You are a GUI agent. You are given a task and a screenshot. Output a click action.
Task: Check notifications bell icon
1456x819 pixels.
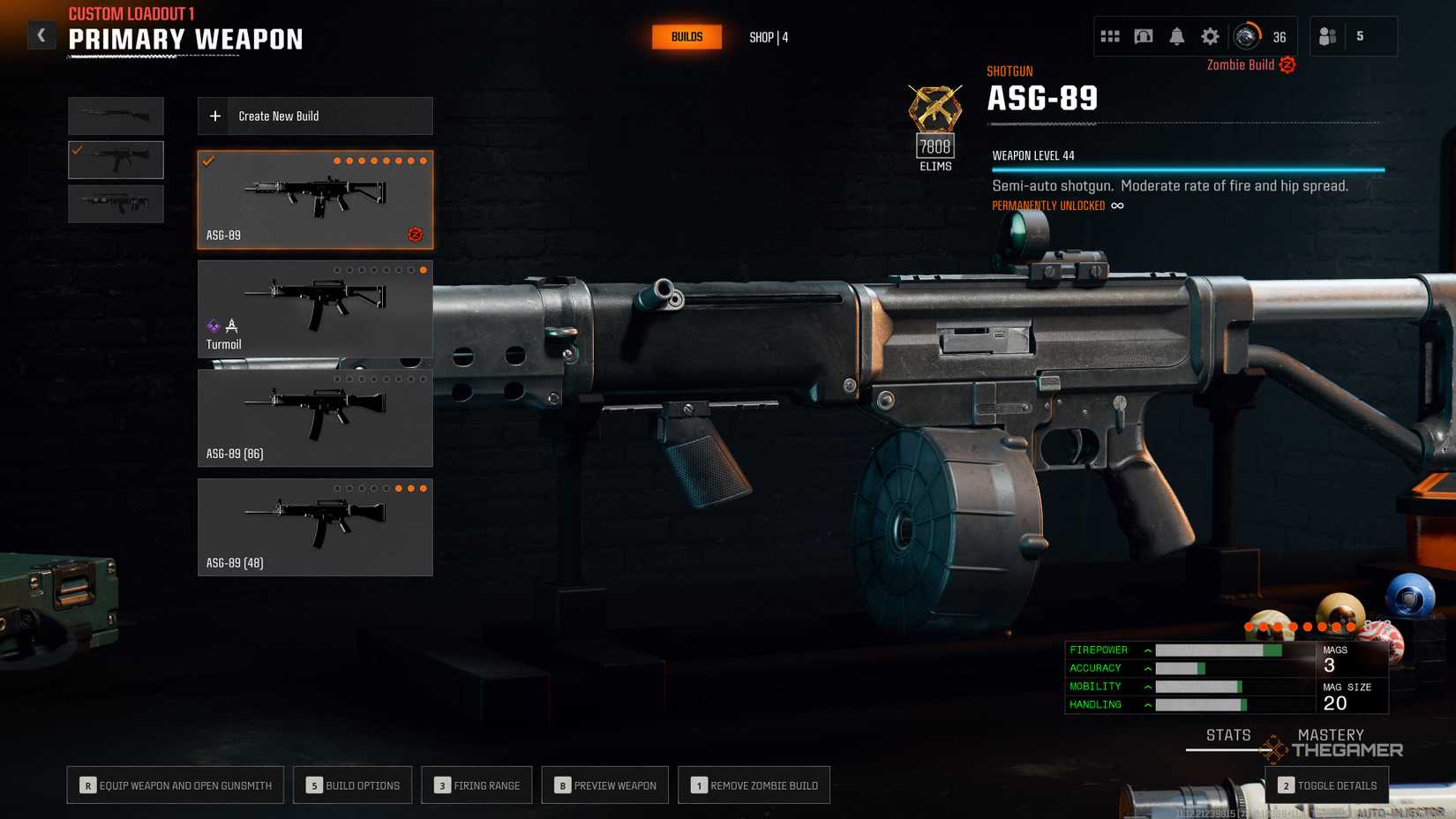pyautogui.click(x=1177, y=36)
